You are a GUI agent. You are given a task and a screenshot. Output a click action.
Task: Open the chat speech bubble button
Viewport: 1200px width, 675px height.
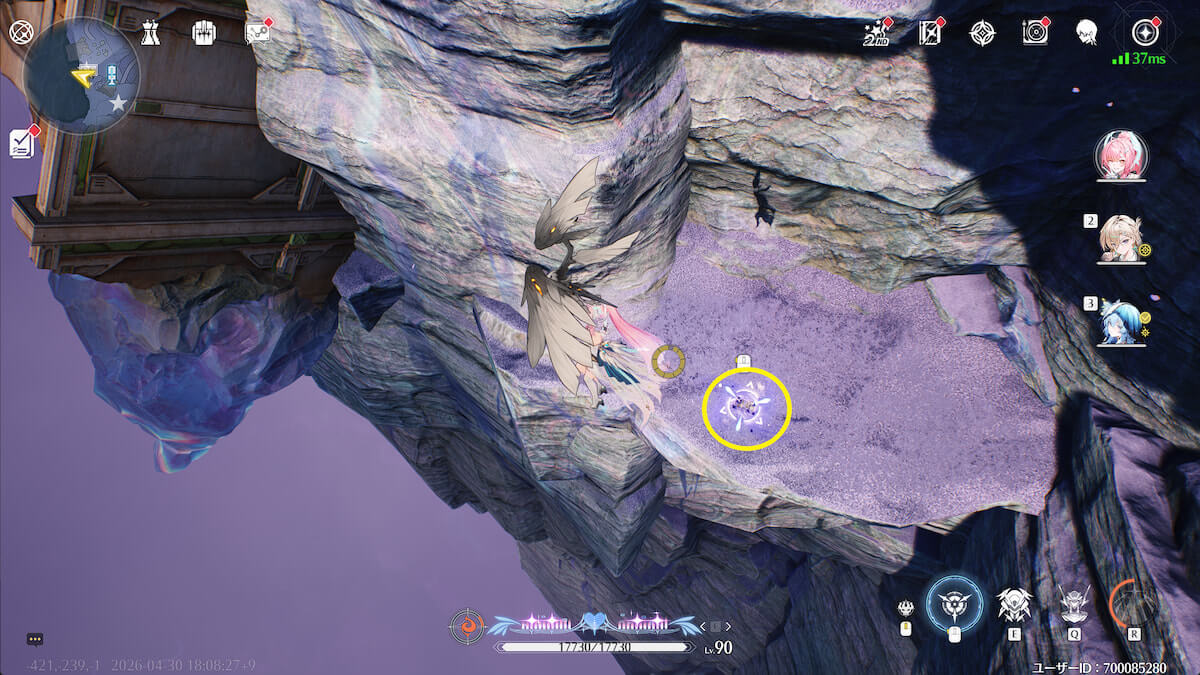[35, 639]
